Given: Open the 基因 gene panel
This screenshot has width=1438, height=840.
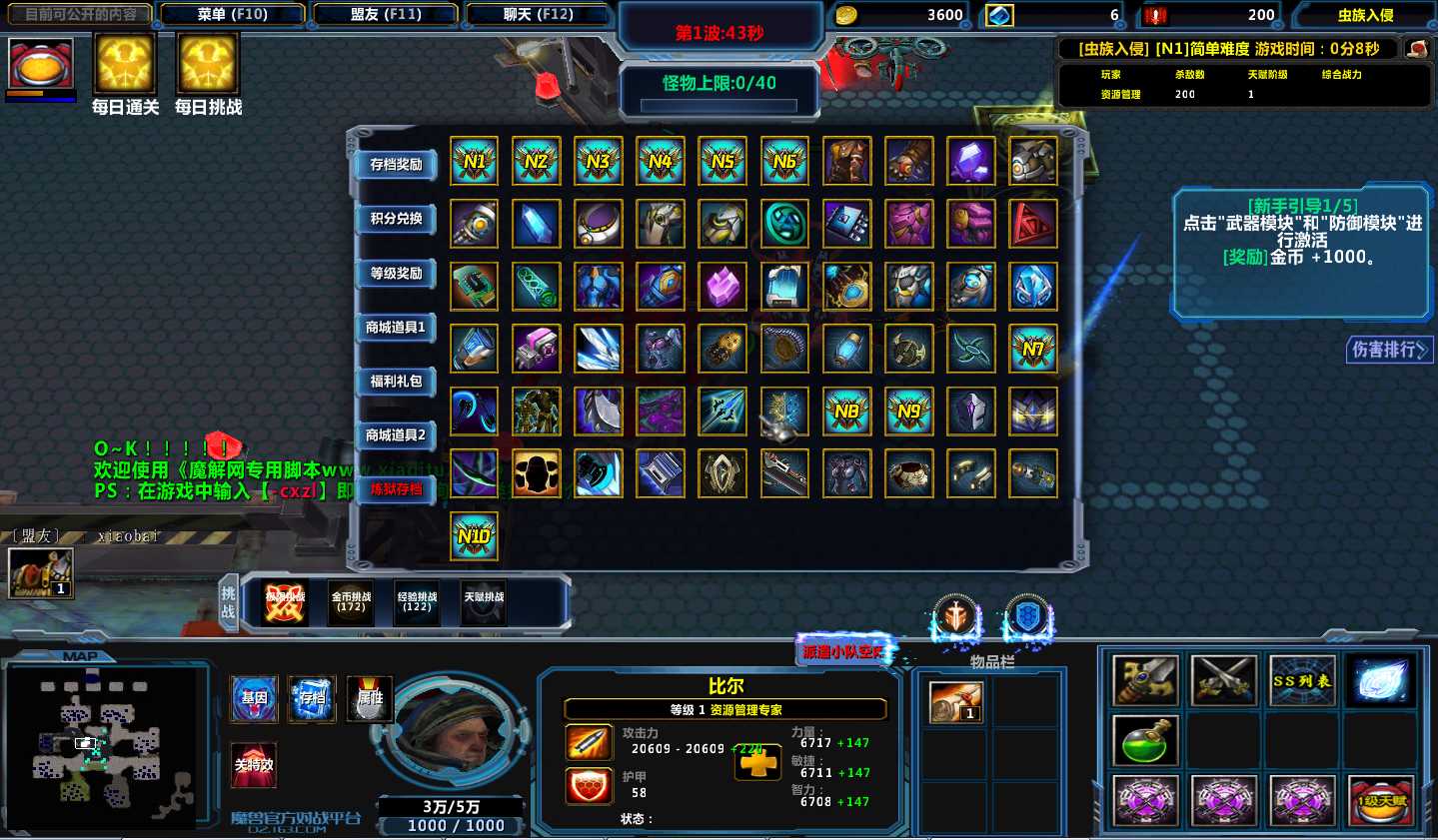Looking at the screenshot, I should (x=255, y=698).
